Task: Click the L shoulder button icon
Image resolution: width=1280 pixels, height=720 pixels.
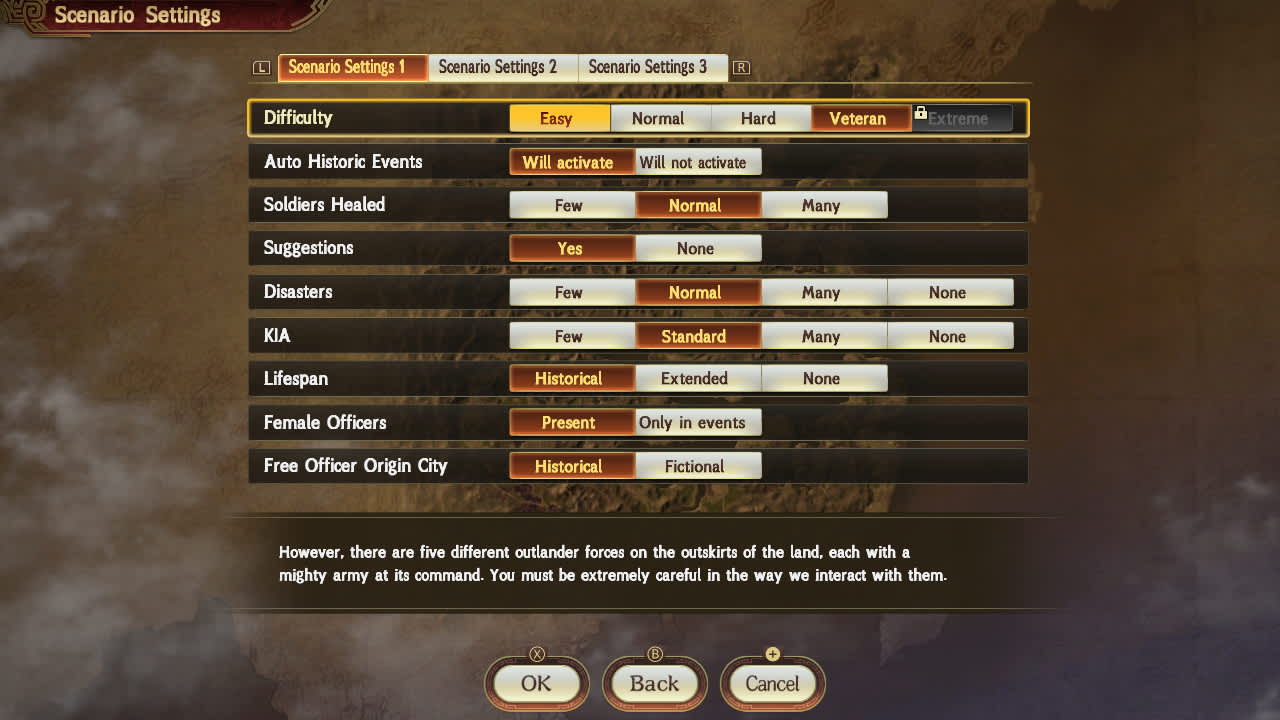Action: point(261,67)
